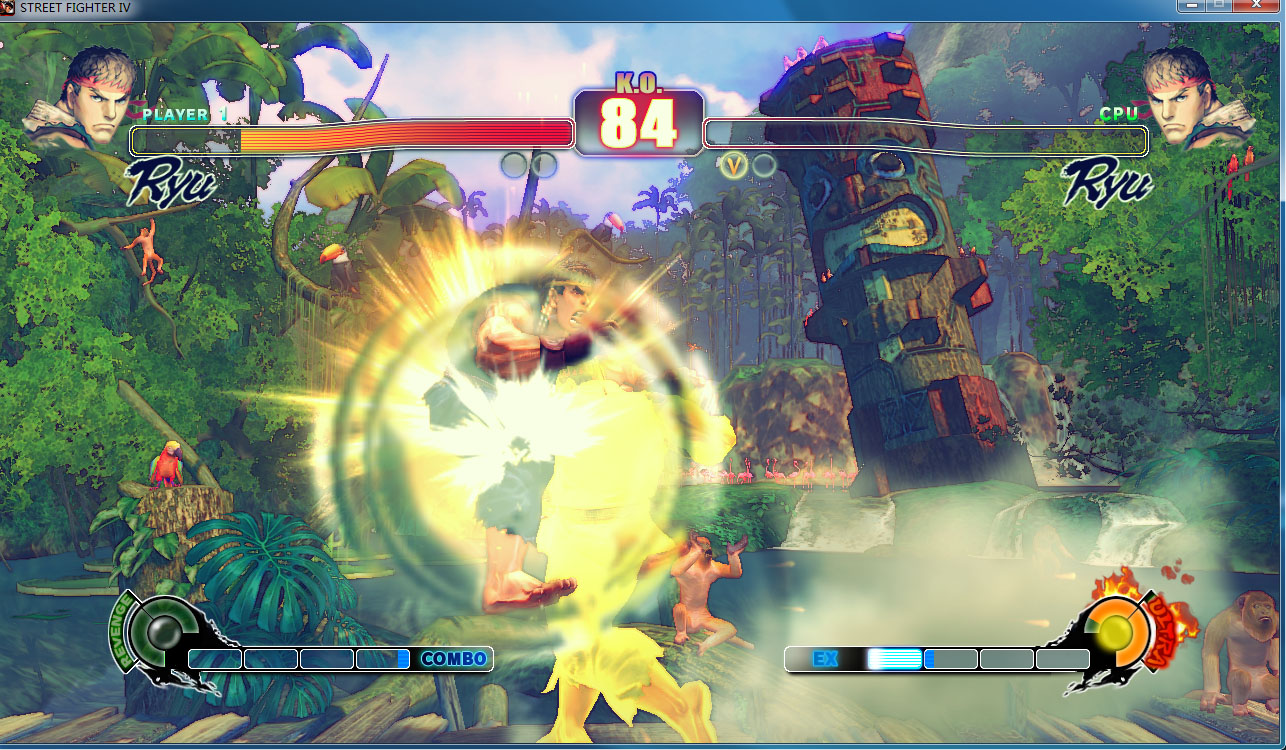The image size is (1286, 750).
Task: Close the Street Fighter IV window
Action: point(1257,6)
